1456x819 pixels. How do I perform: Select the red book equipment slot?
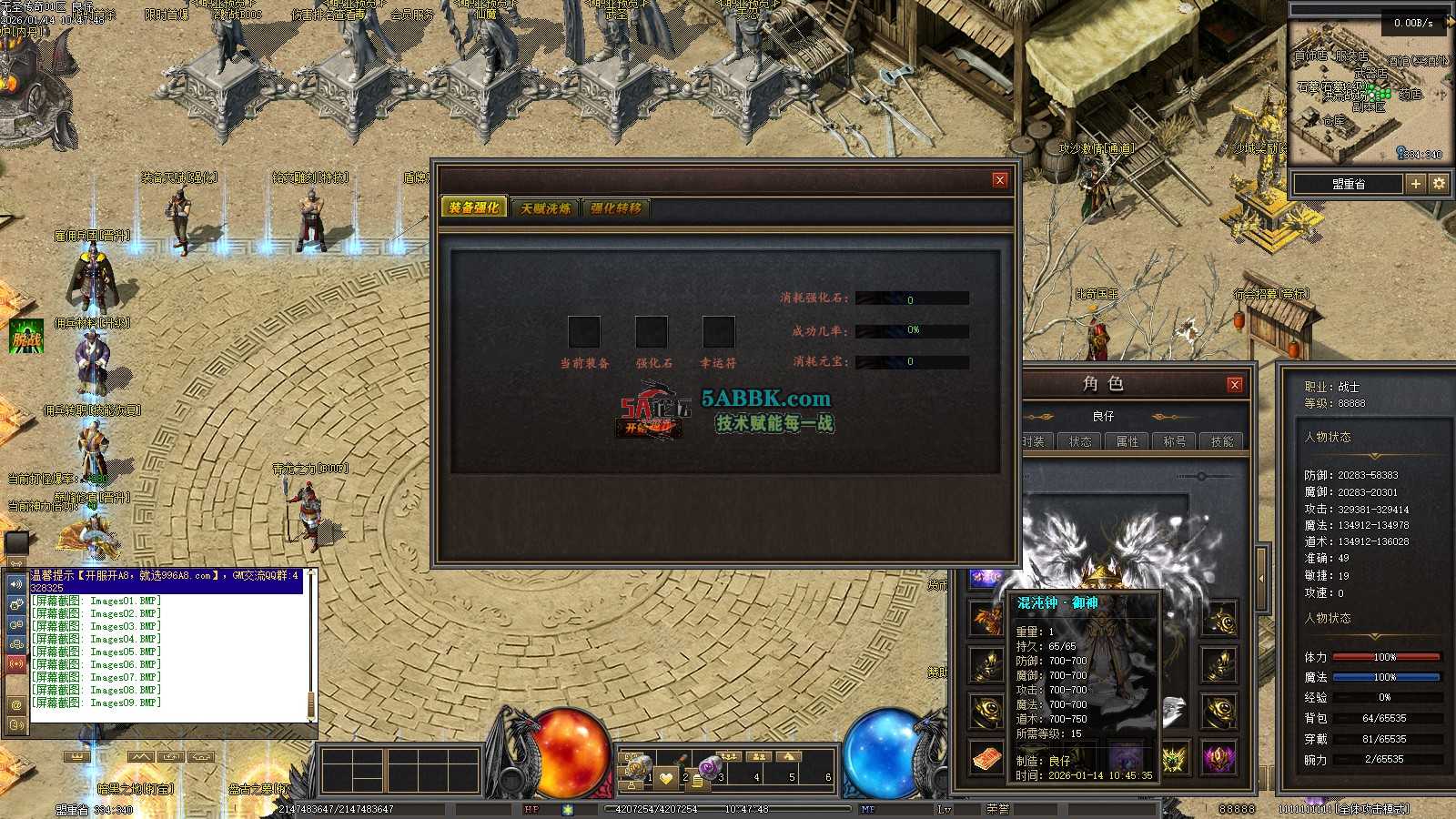coord(986,758)
